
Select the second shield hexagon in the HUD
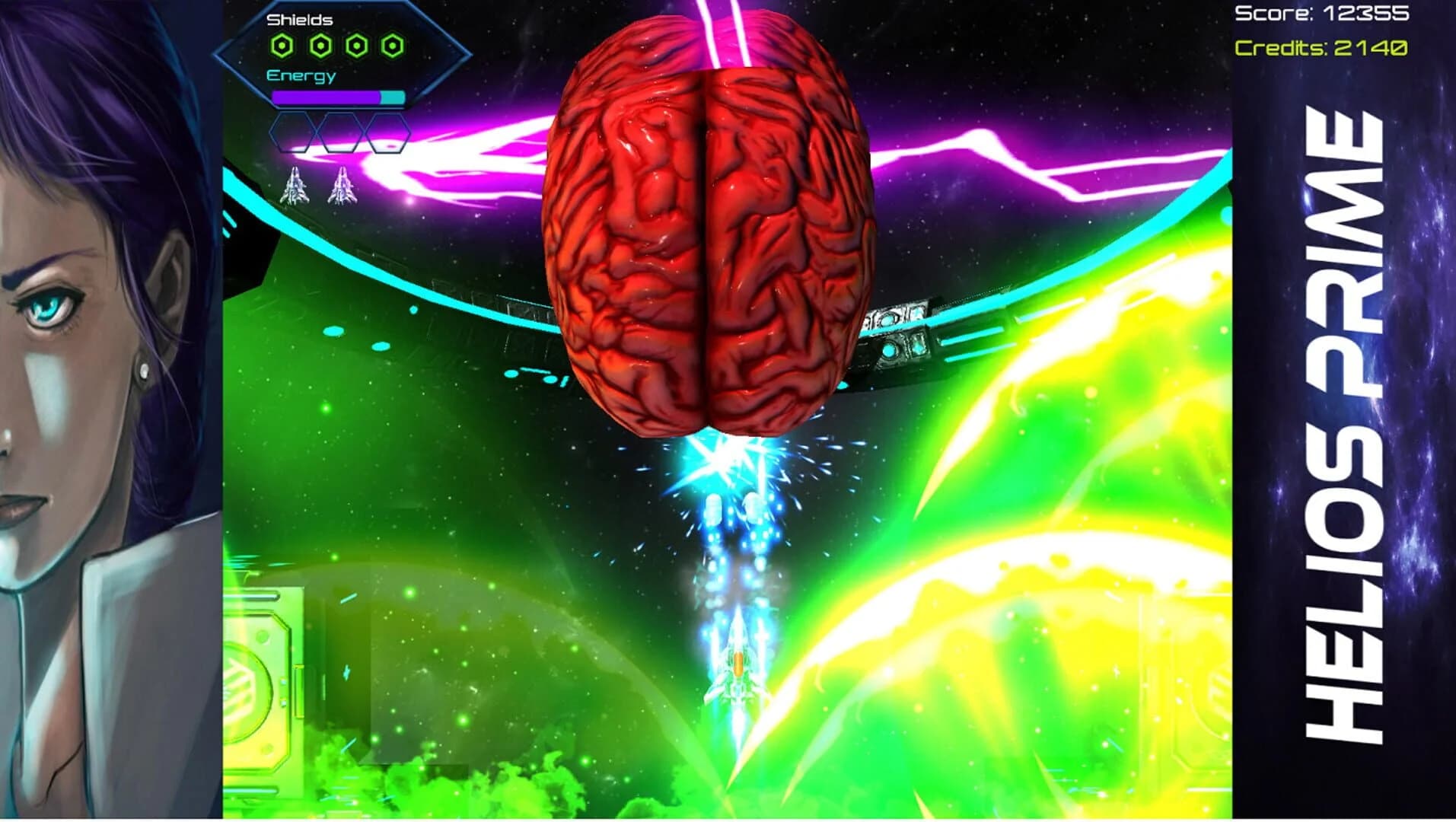click(320, 47)
